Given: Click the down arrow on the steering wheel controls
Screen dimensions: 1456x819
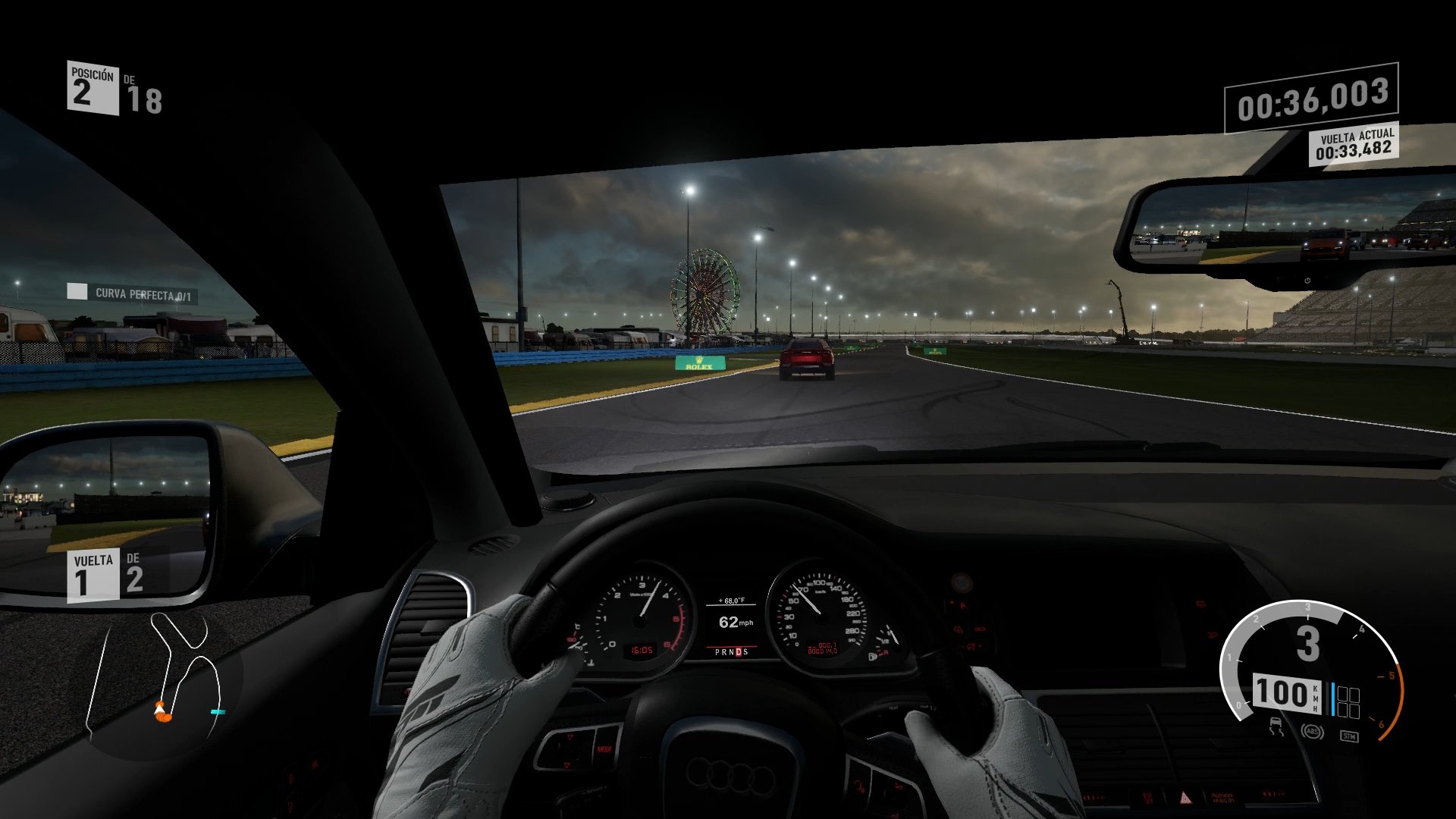Looking at the screenshot, I should 567,765.
